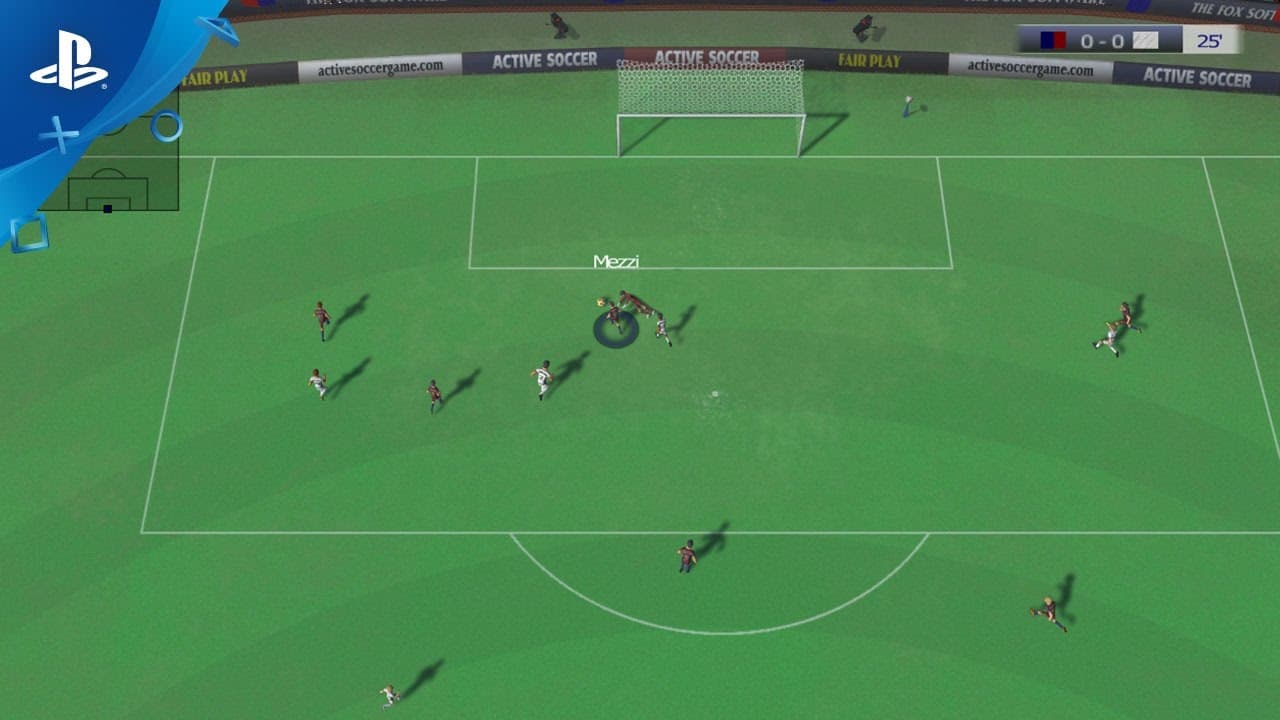Click the blue selection ring under the player
The image size is (1280, 720).
click(615, 330)
